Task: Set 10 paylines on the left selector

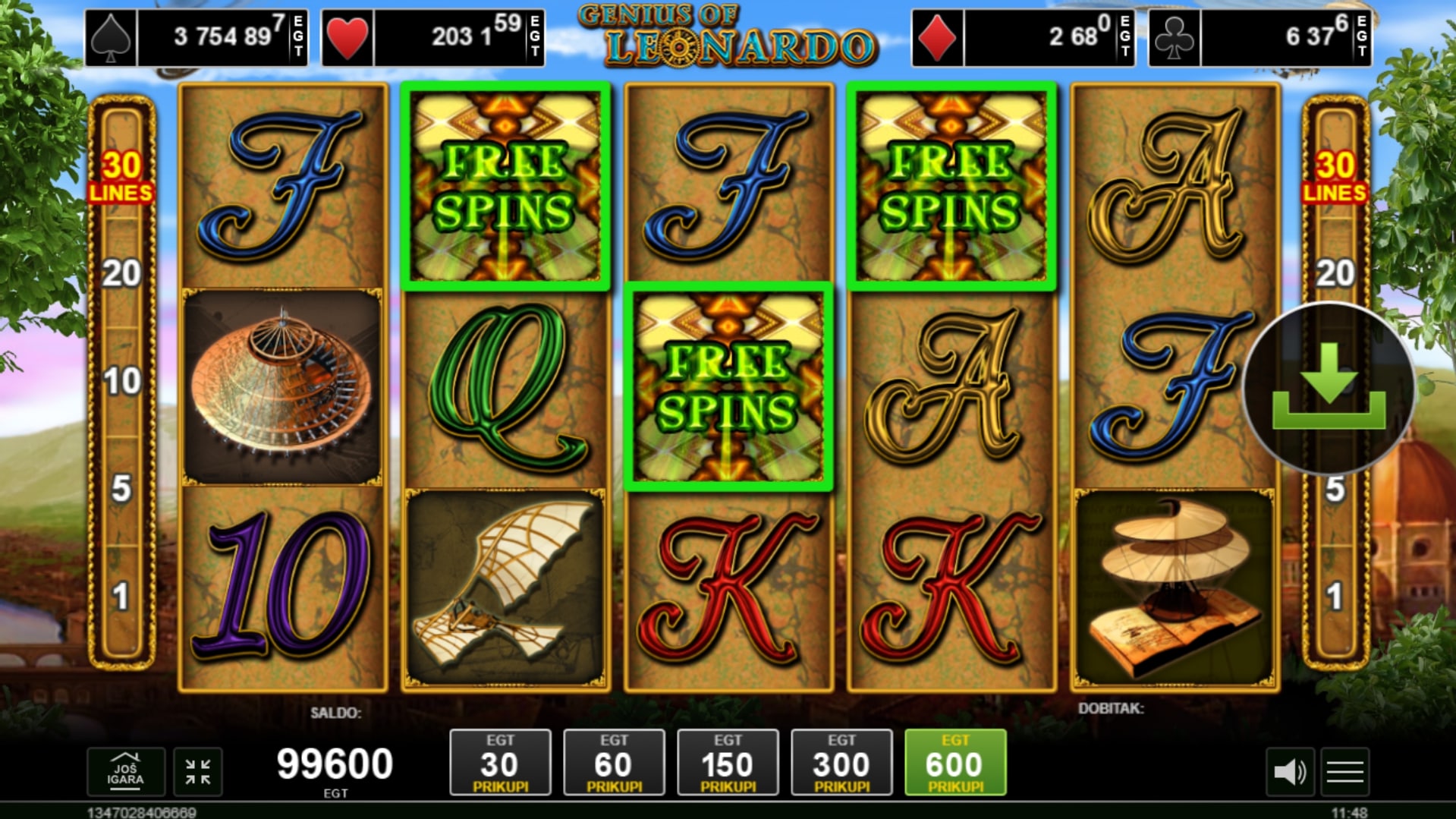Action: tap(121, 381)
